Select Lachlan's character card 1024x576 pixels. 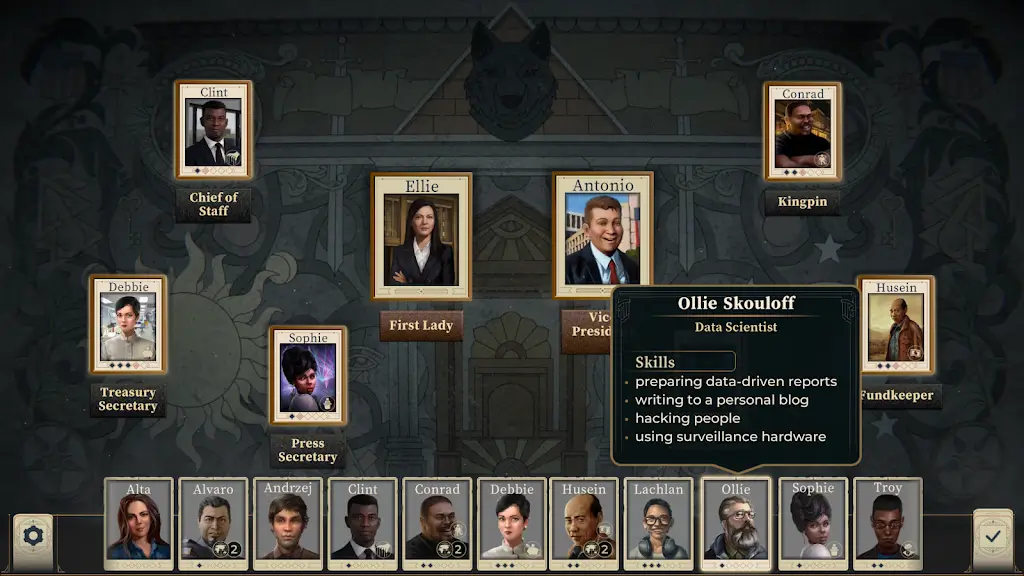click(x=659, y=523)
